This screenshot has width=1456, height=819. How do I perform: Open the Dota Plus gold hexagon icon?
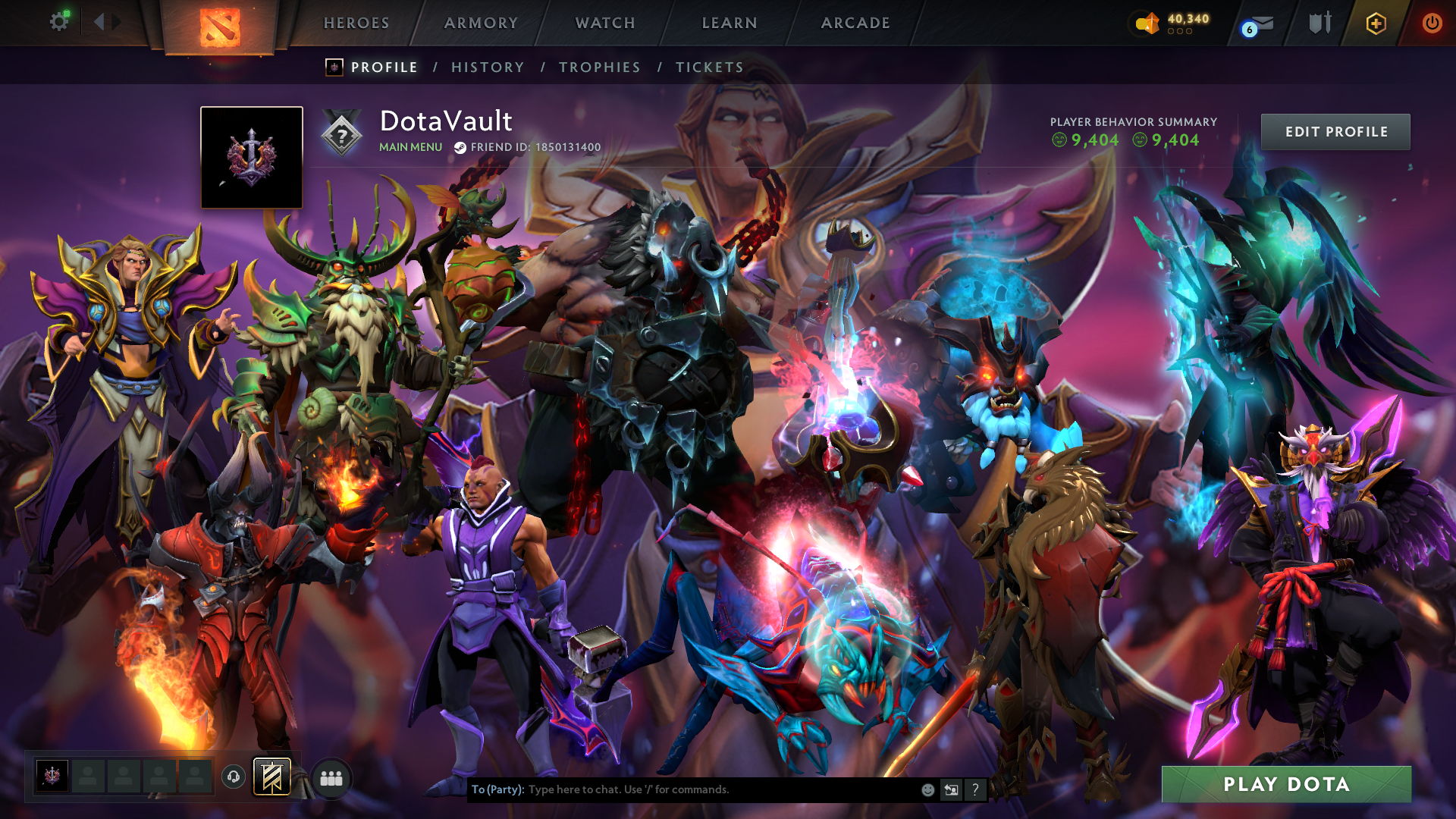coord(1376,24)
